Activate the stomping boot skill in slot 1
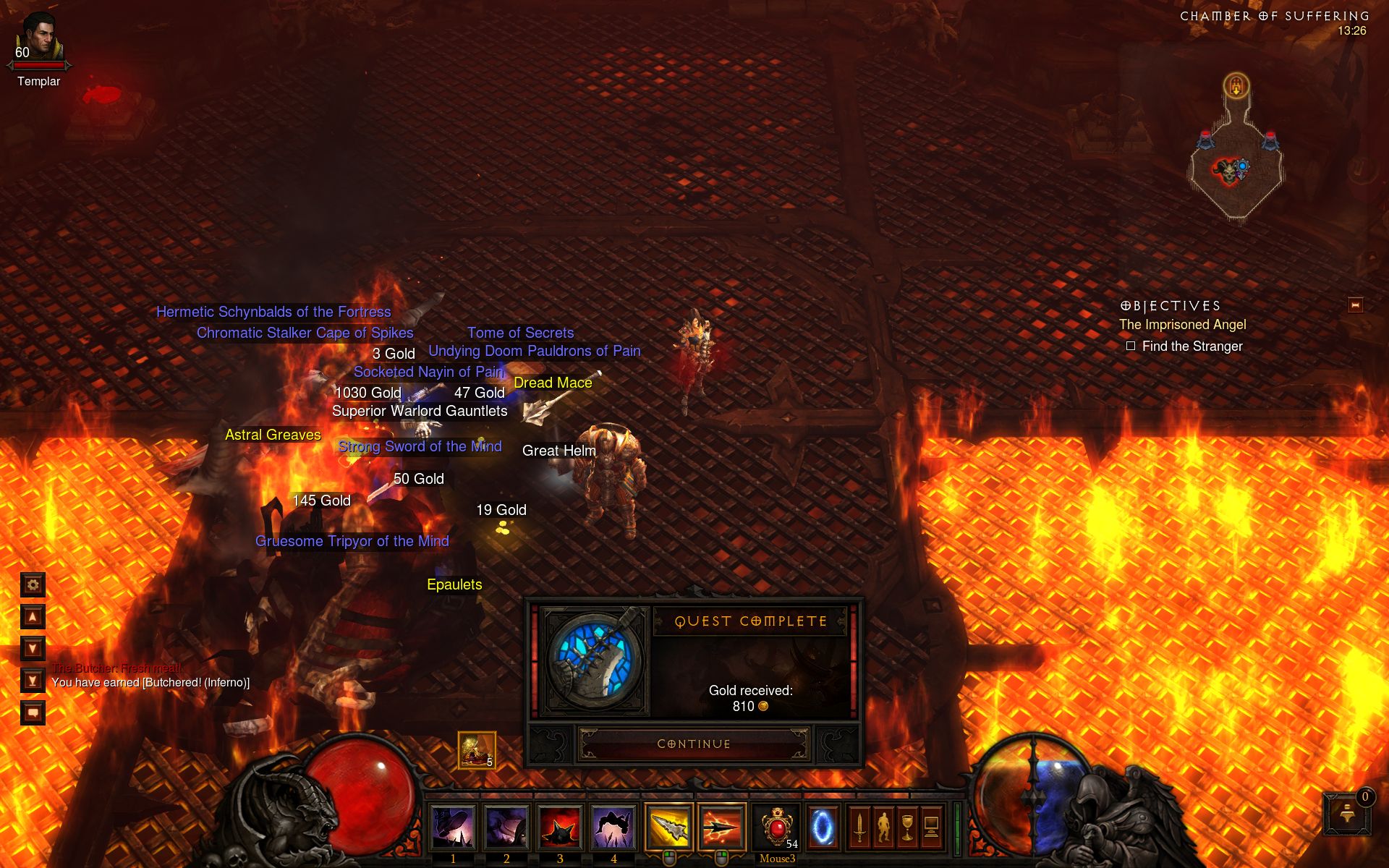Image resolution: width=1389 pixels, height=868 pixels. 453,827
